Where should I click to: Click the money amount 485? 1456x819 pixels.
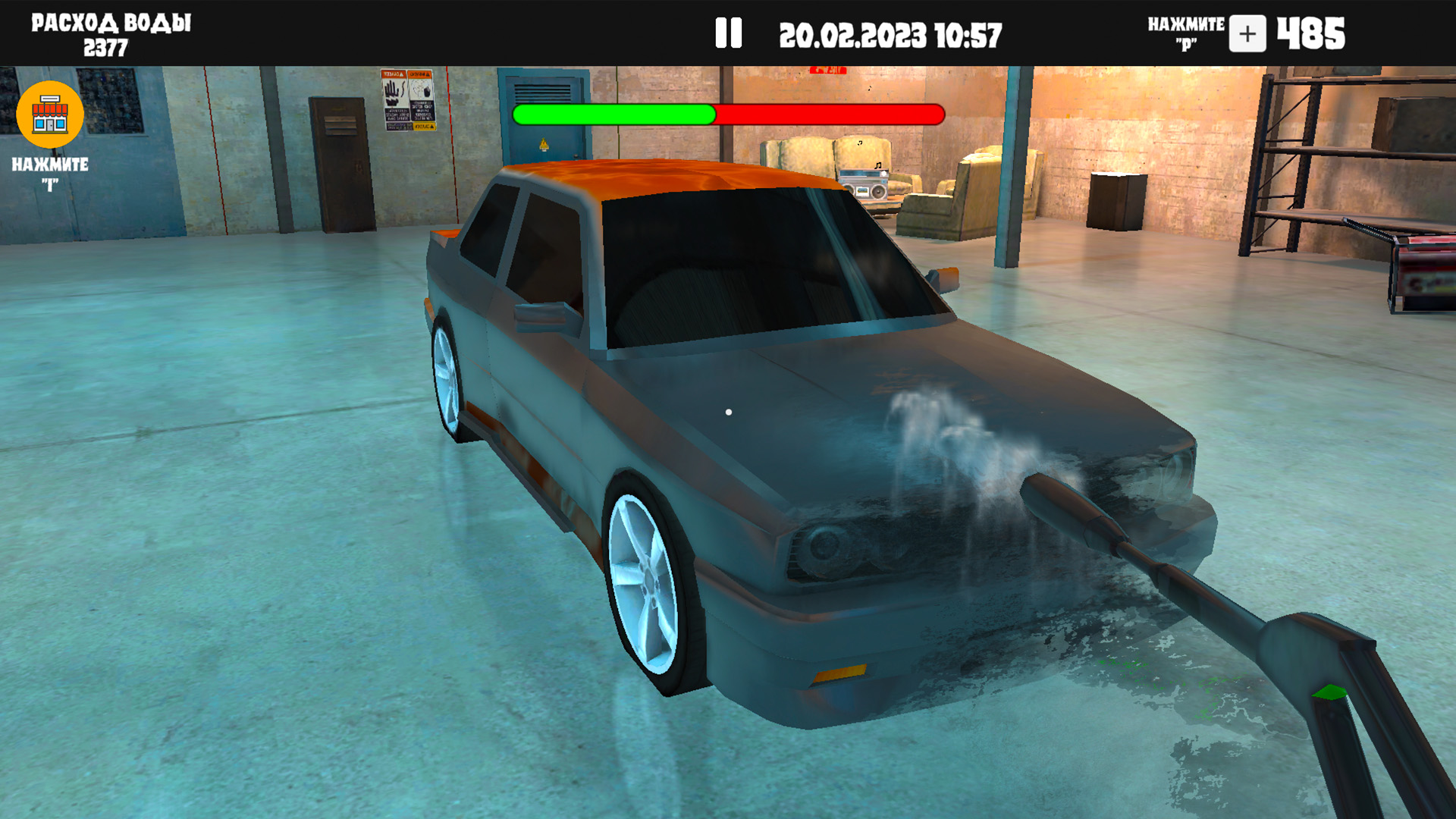tap(1309, 33)
